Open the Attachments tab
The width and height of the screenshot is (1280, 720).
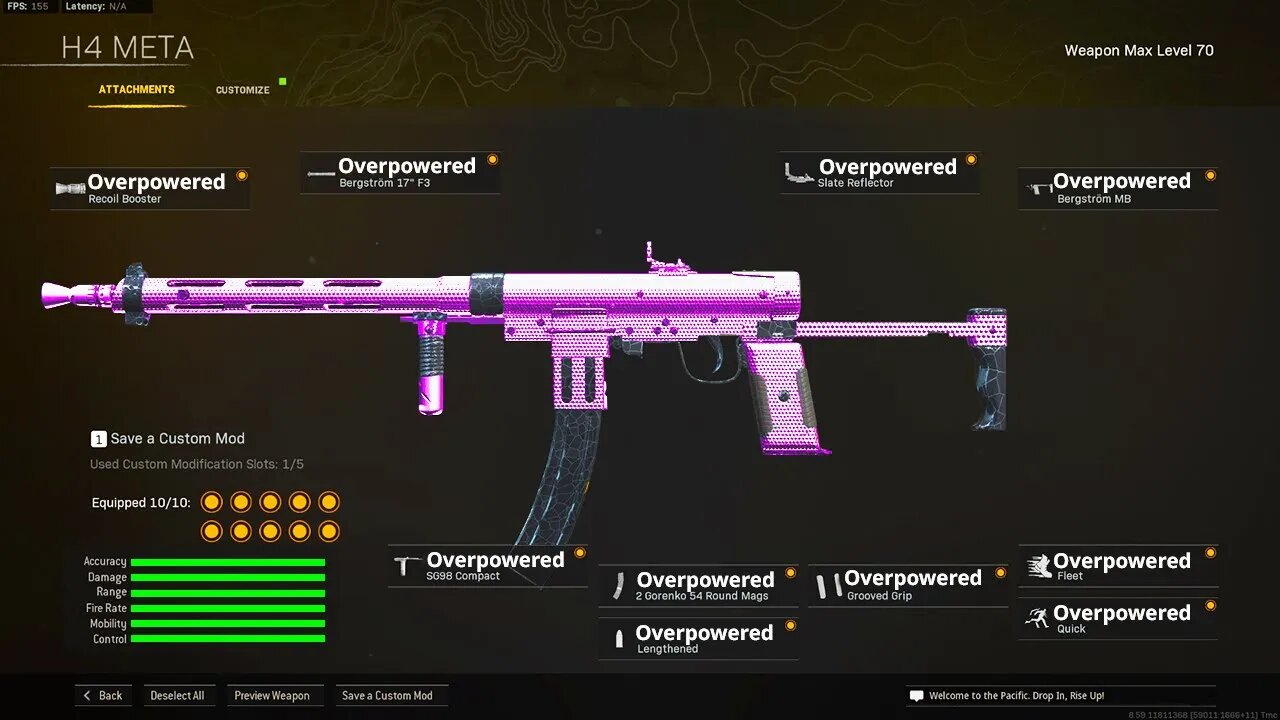136,89
